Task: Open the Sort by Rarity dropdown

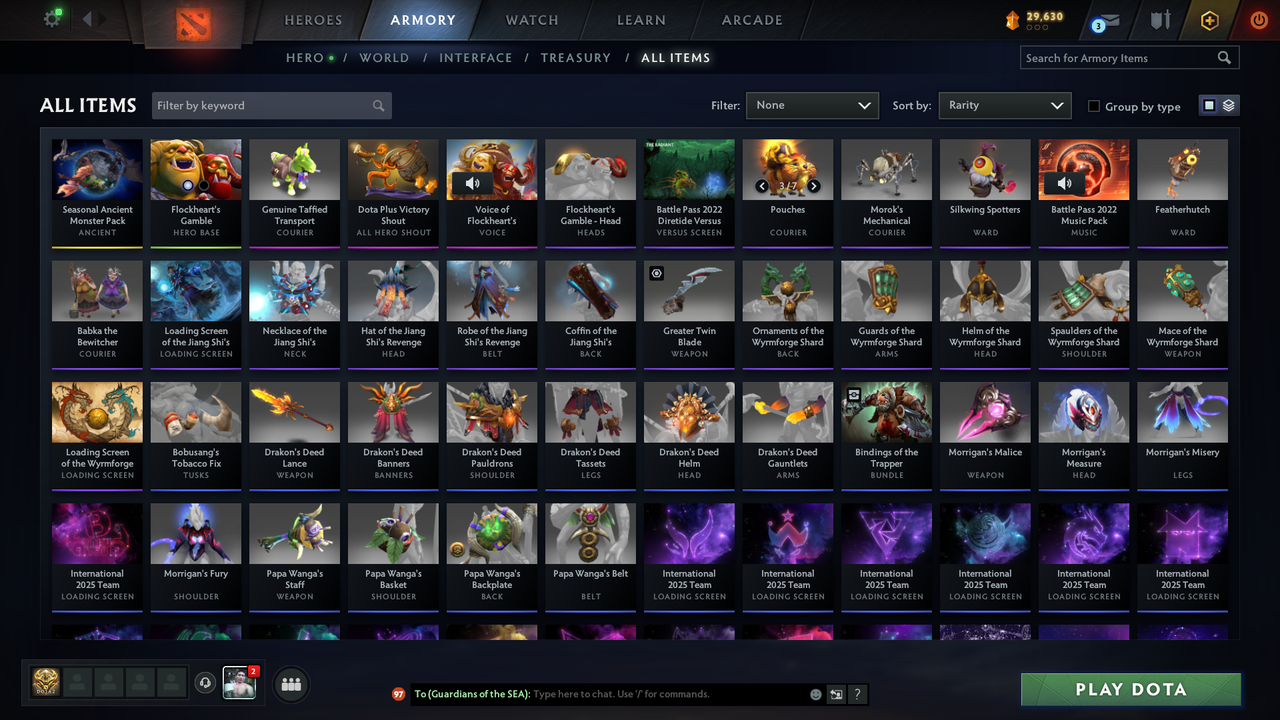Action: pyautogui.click(x=1004, y=104)
